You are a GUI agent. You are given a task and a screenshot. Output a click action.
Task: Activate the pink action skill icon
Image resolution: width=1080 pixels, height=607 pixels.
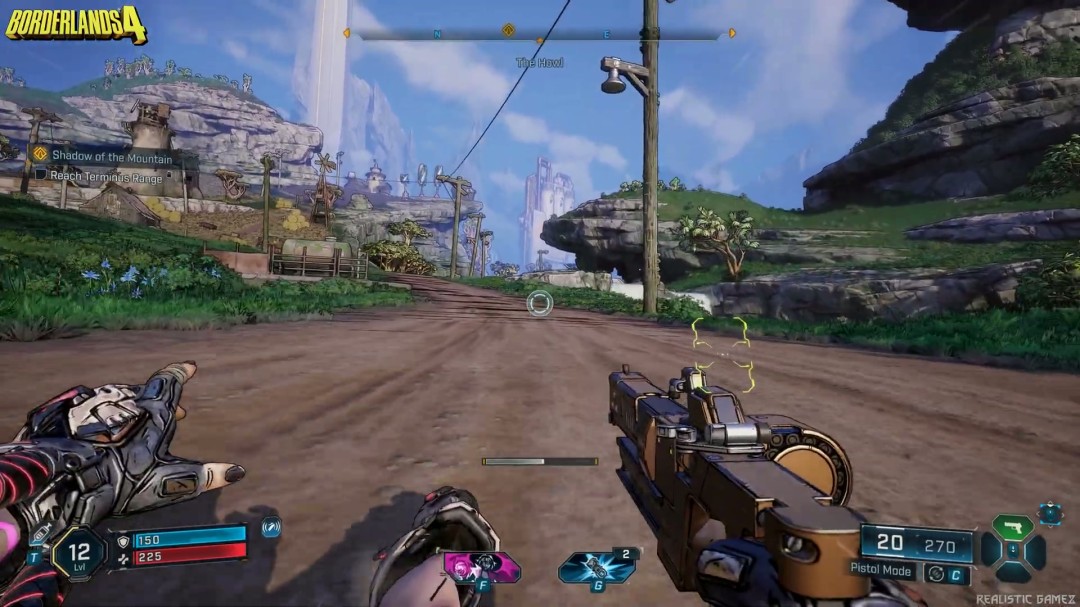coord(482,567)
